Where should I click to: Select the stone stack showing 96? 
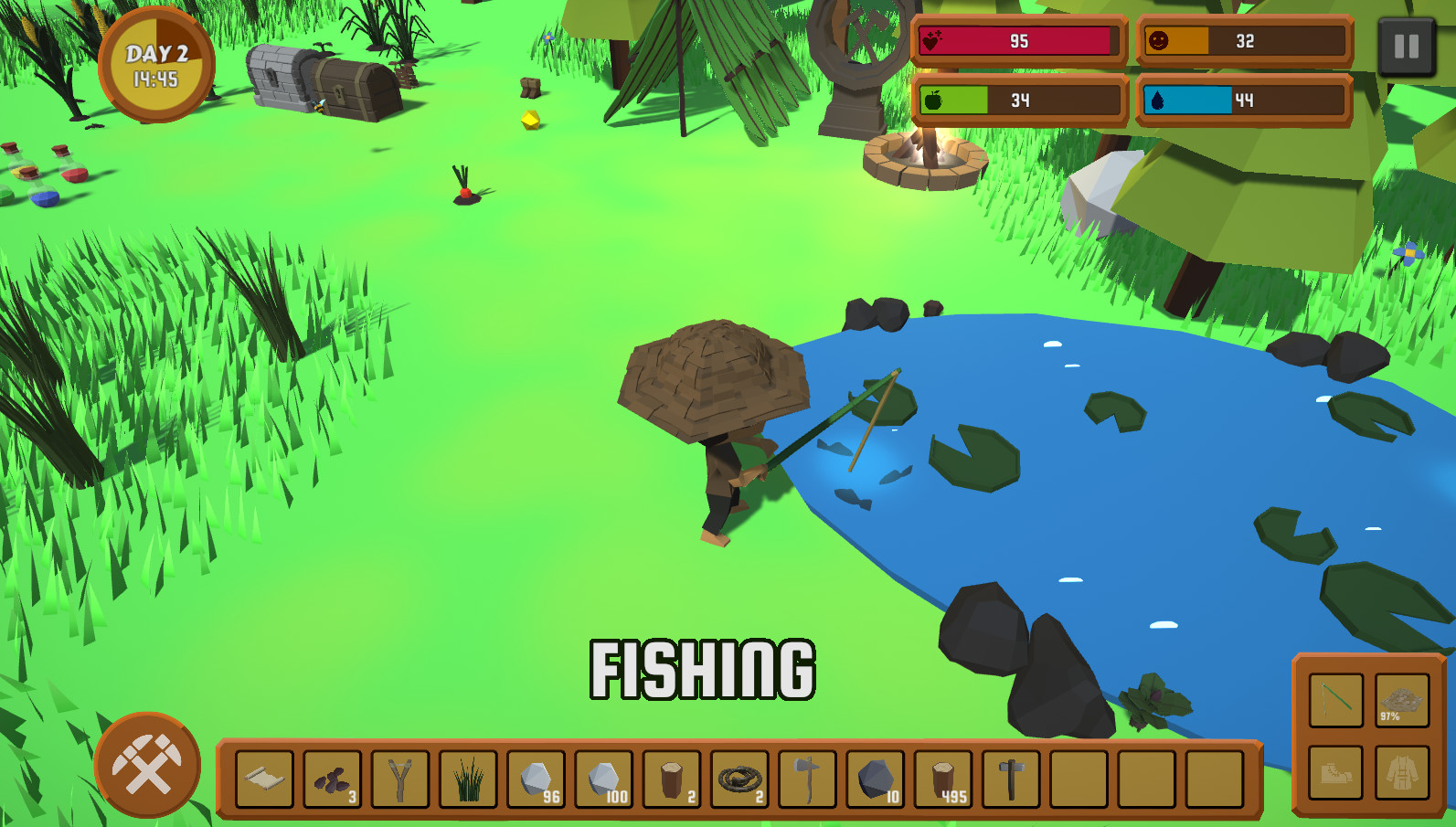(x=535, y=778)
